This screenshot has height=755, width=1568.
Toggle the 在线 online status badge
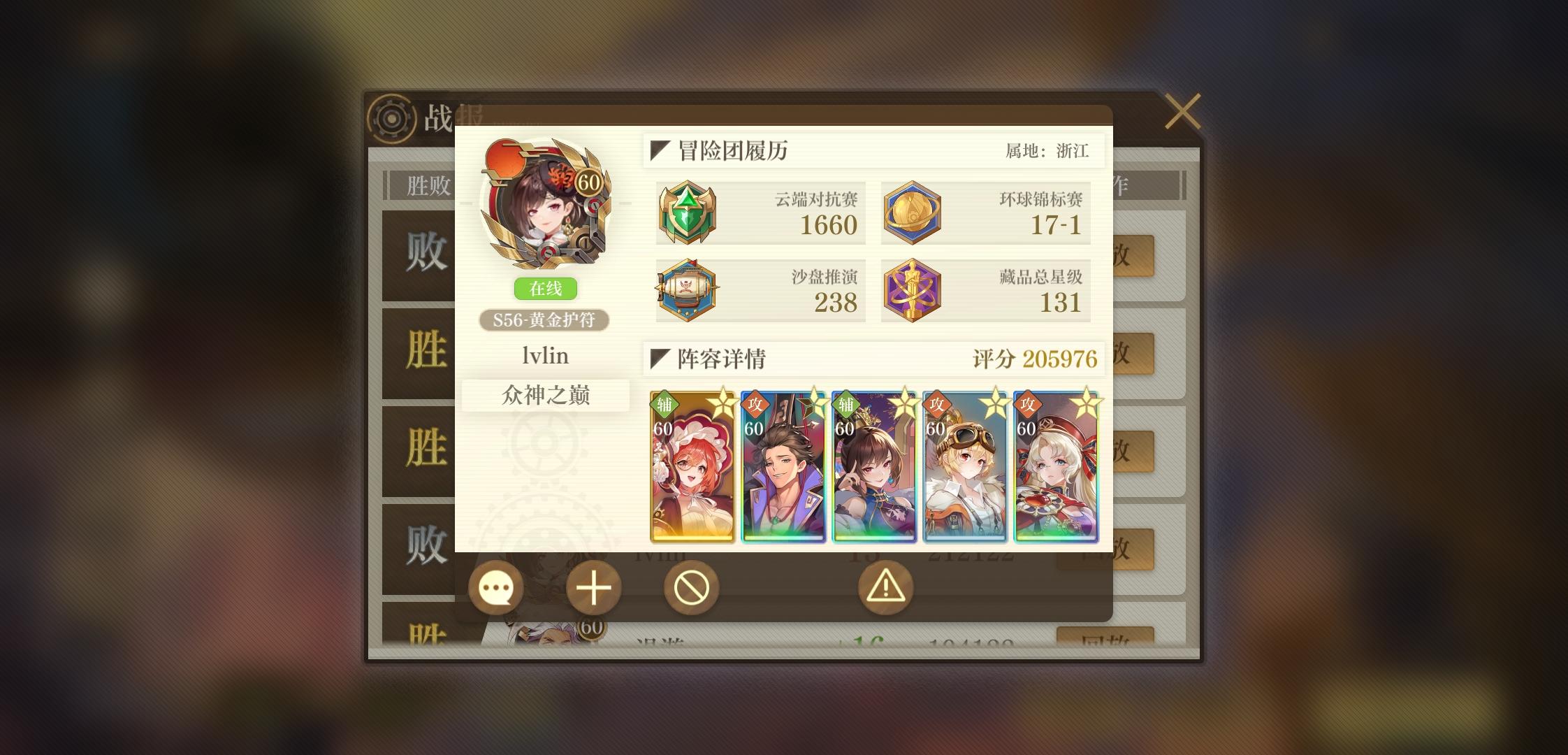point(544,289)
